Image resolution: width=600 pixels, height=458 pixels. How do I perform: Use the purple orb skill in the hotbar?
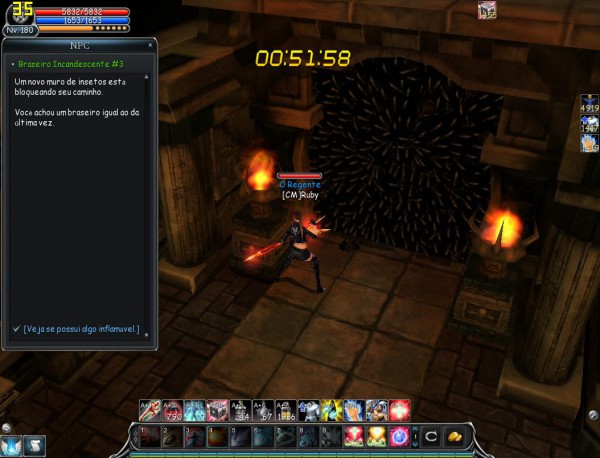[400, 436]
